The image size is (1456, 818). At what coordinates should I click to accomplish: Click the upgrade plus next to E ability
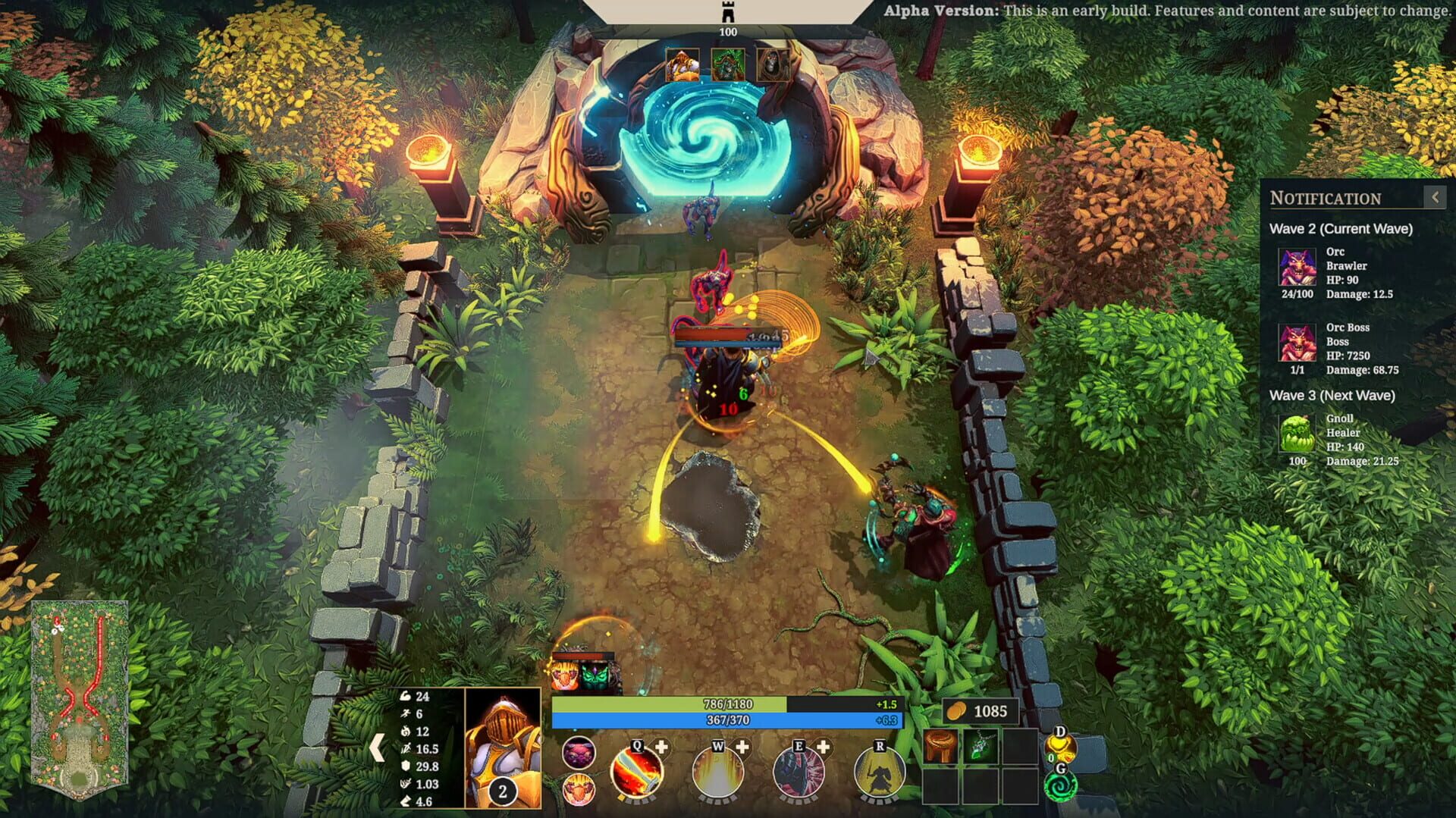(x=824, y=747)
